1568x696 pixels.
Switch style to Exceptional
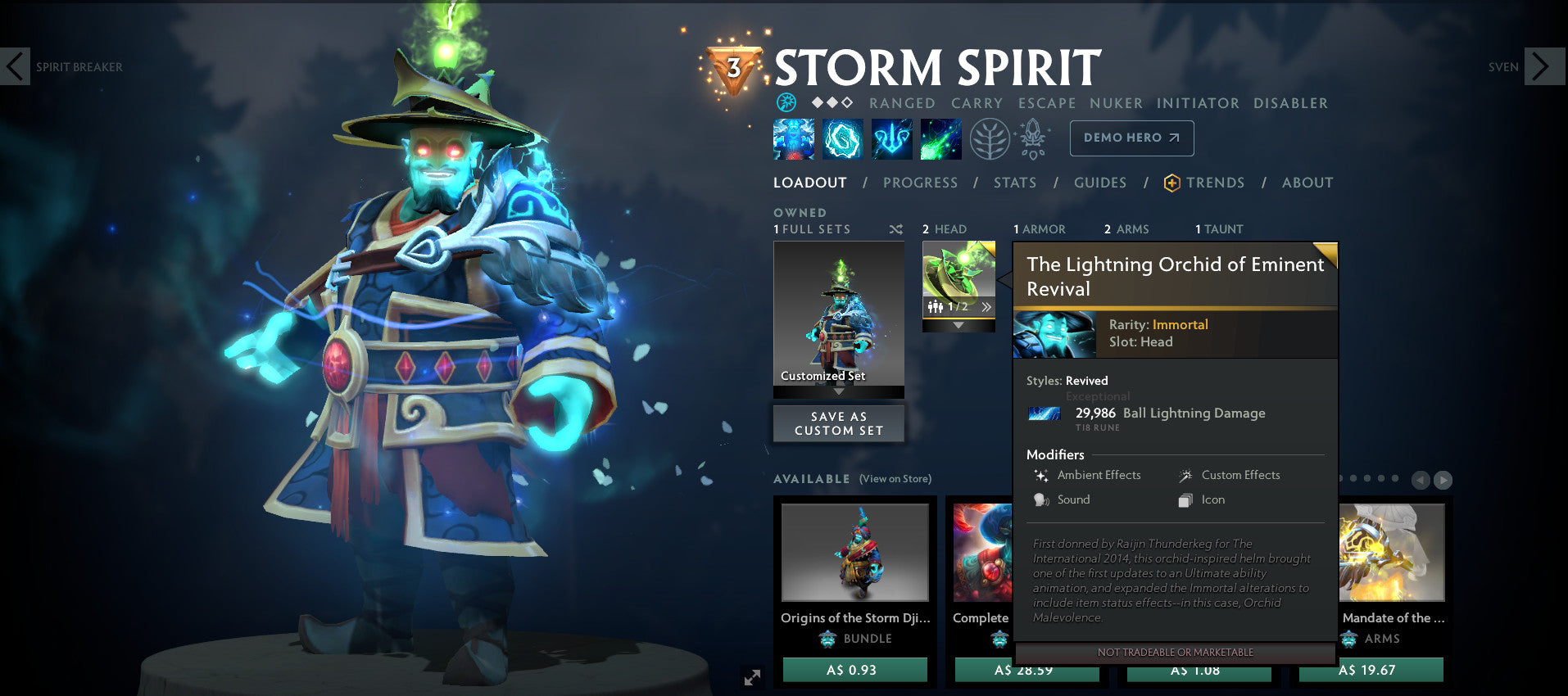click(x=1098, y=396)
